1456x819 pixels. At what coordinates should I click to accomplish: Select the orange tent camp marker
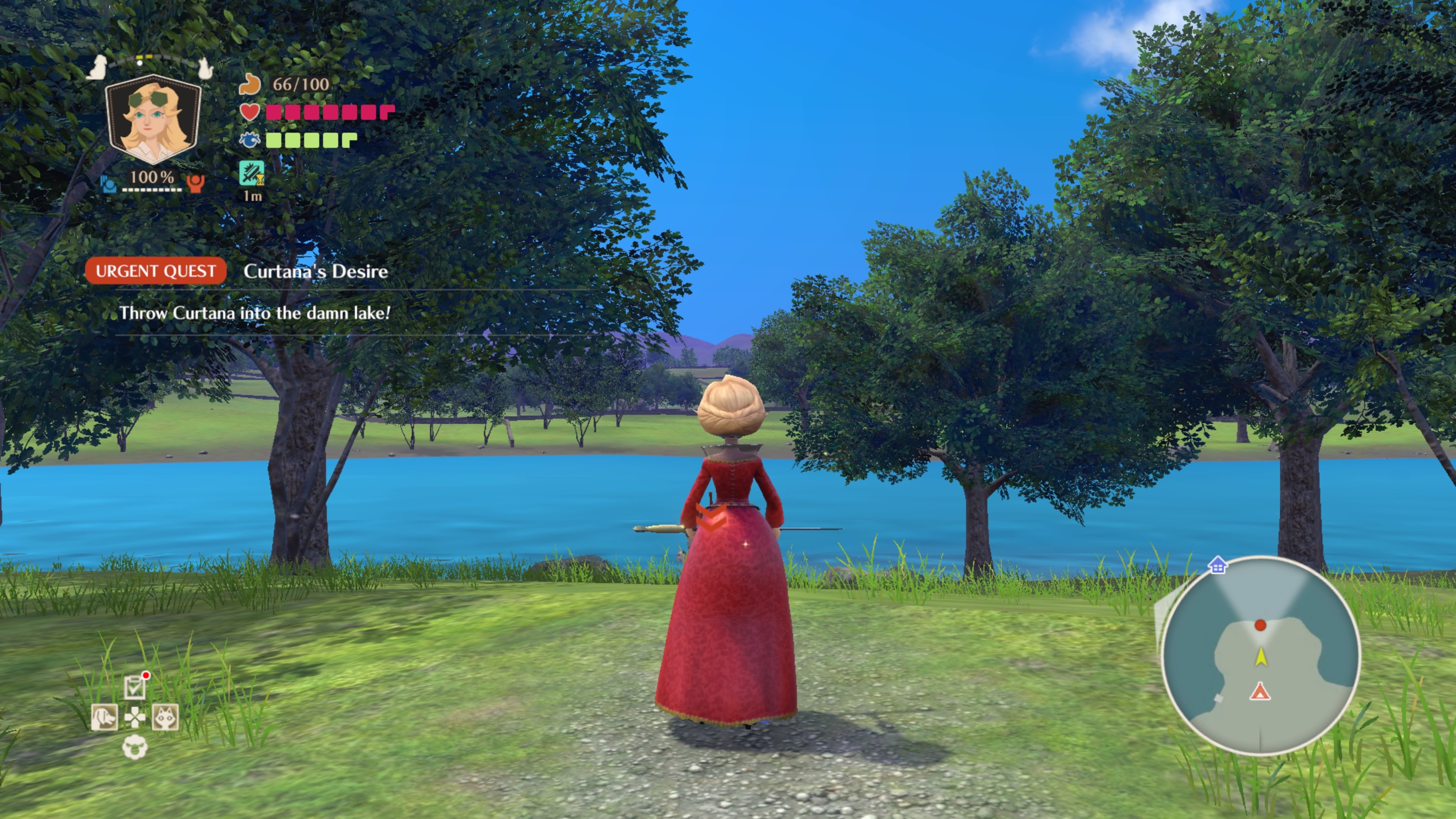[1259, 691]
